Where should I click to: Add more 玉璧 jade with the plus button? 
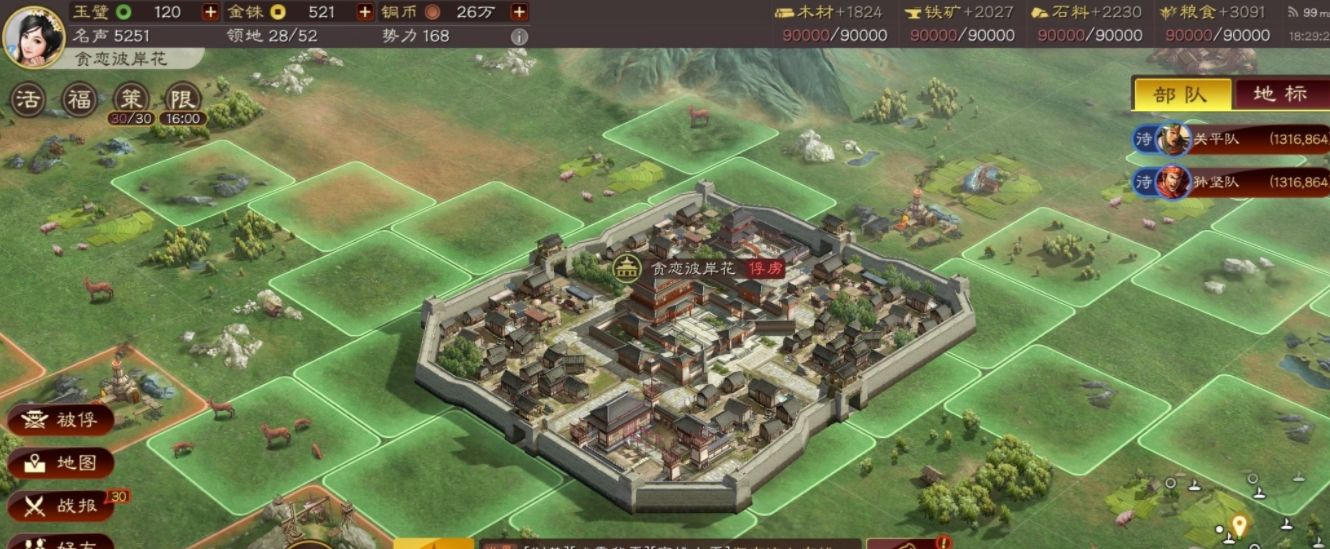point(210,12)
